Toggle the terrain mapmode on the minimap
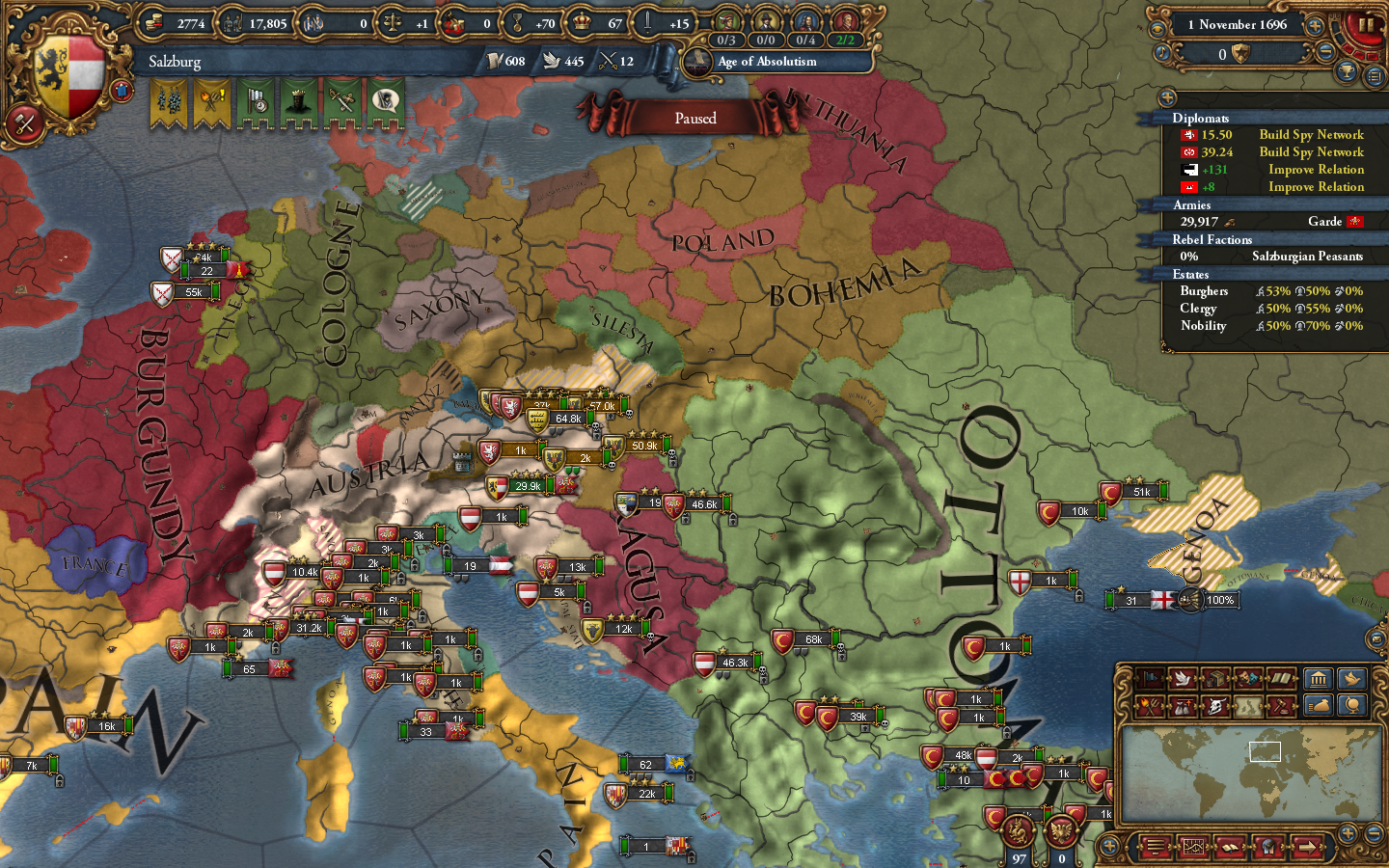Image resolution: width=1389 pixels, height=868 pixels. [x=1250, y=706]
